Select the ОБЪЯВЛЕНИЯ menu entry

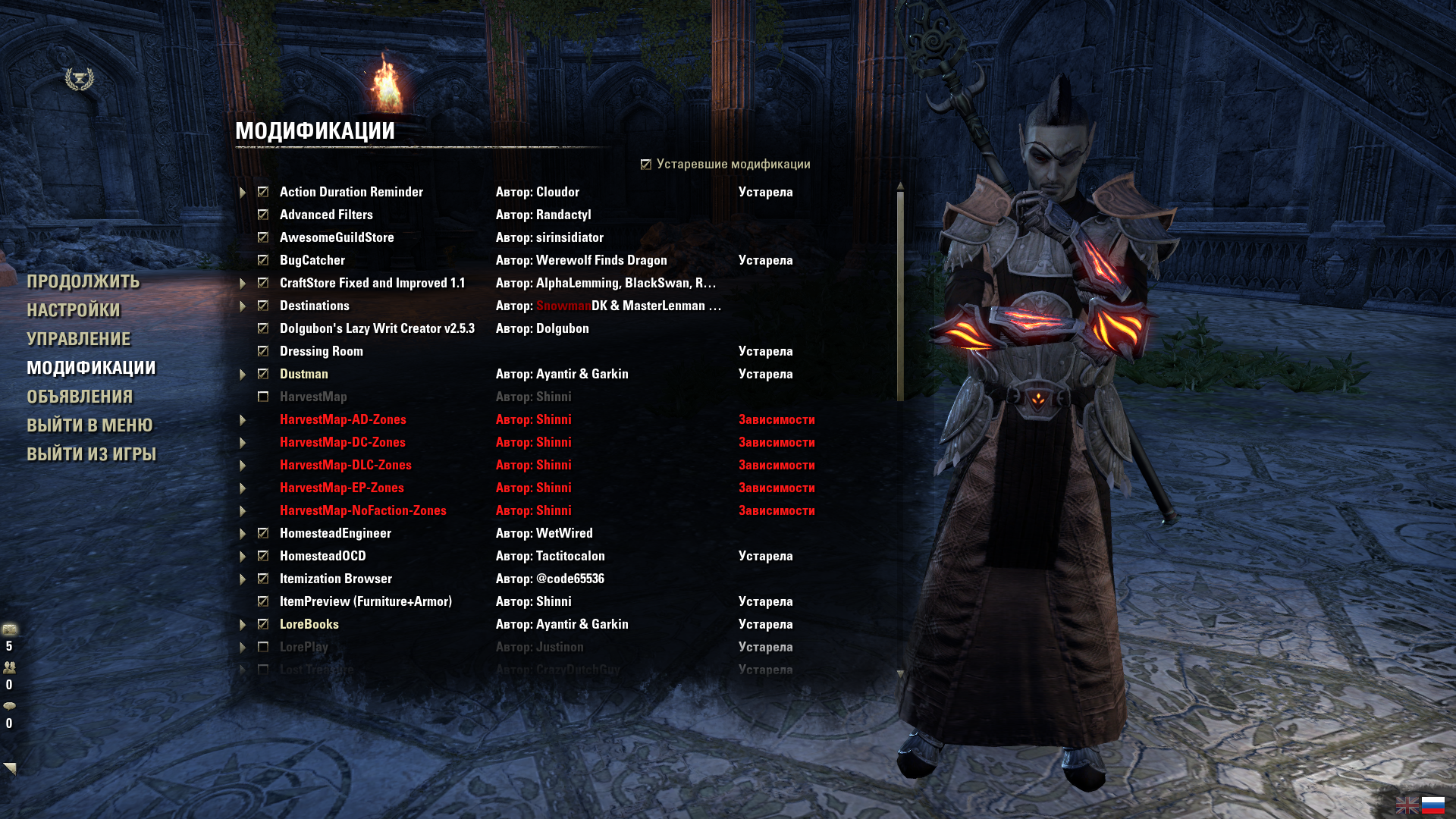pyautogui.click(x=80, y=397)
